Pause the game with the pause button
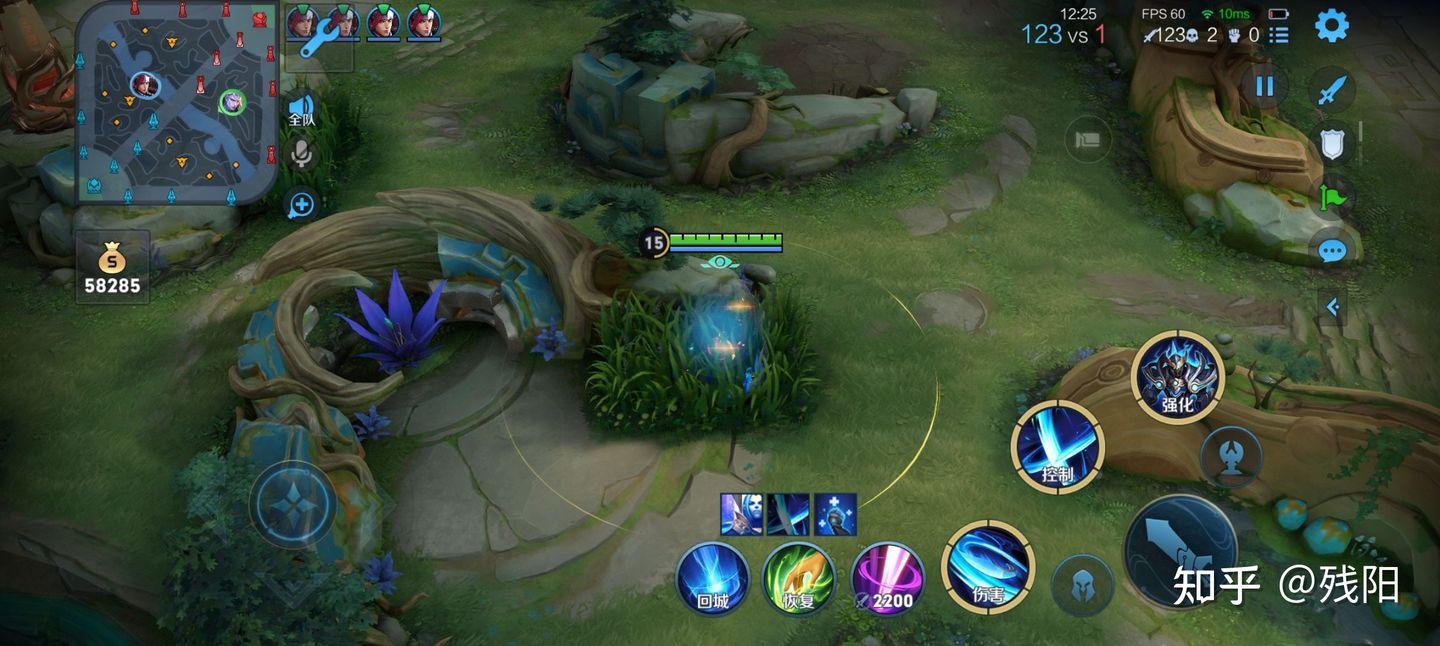 1265,86
